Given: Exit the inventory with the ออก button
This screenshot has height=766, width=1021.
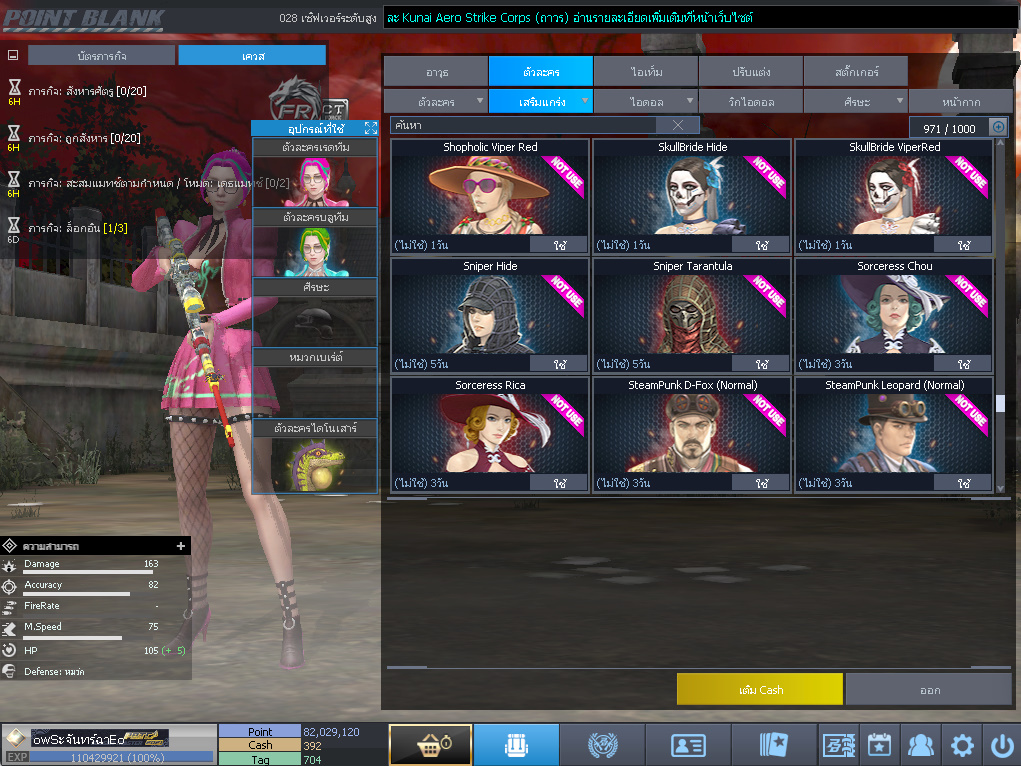Looking at the screenshot, I should [x=929, y=690].
